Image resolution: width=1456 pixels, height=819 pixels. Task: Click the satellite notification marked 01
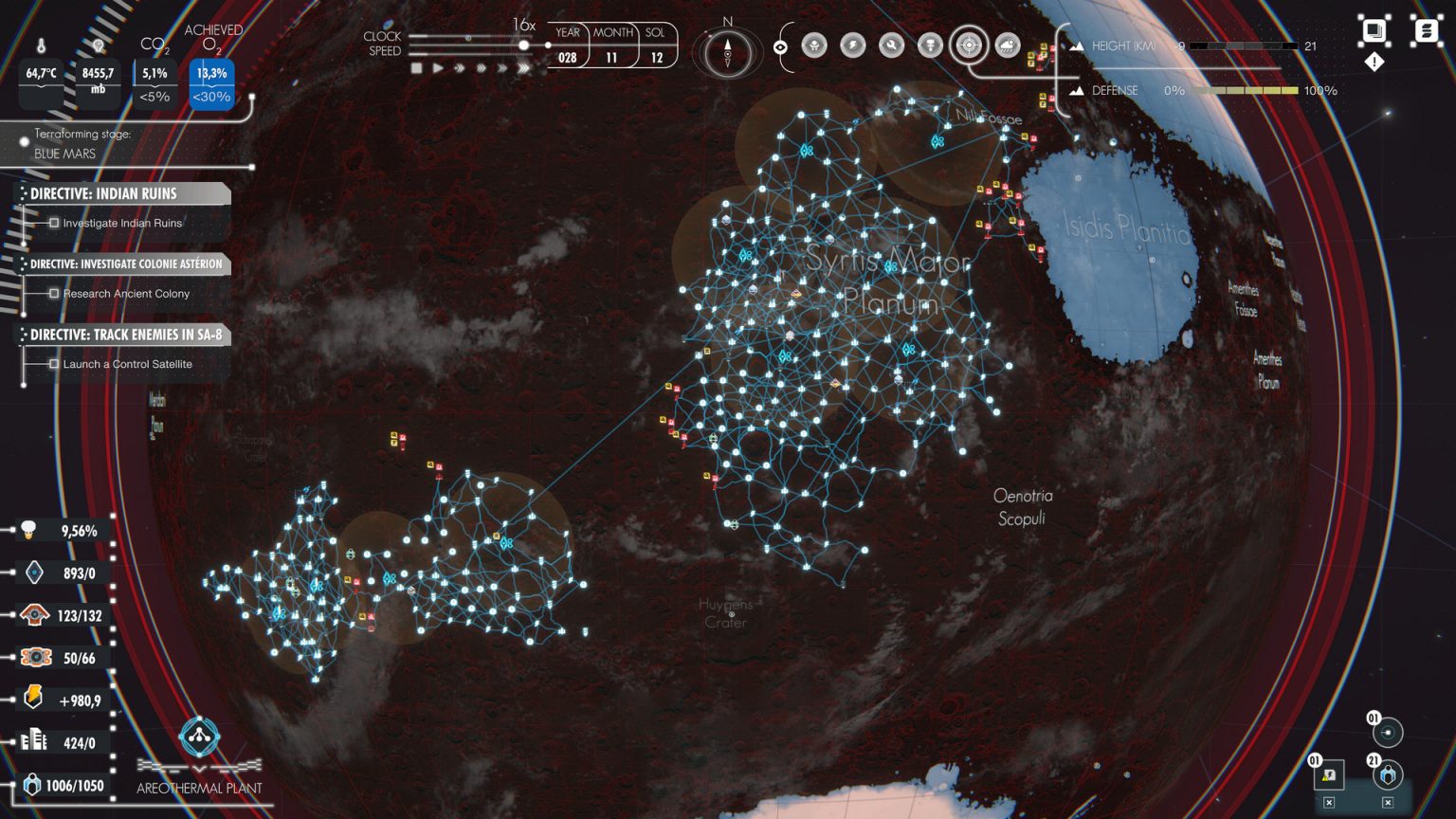(1388, 732)
